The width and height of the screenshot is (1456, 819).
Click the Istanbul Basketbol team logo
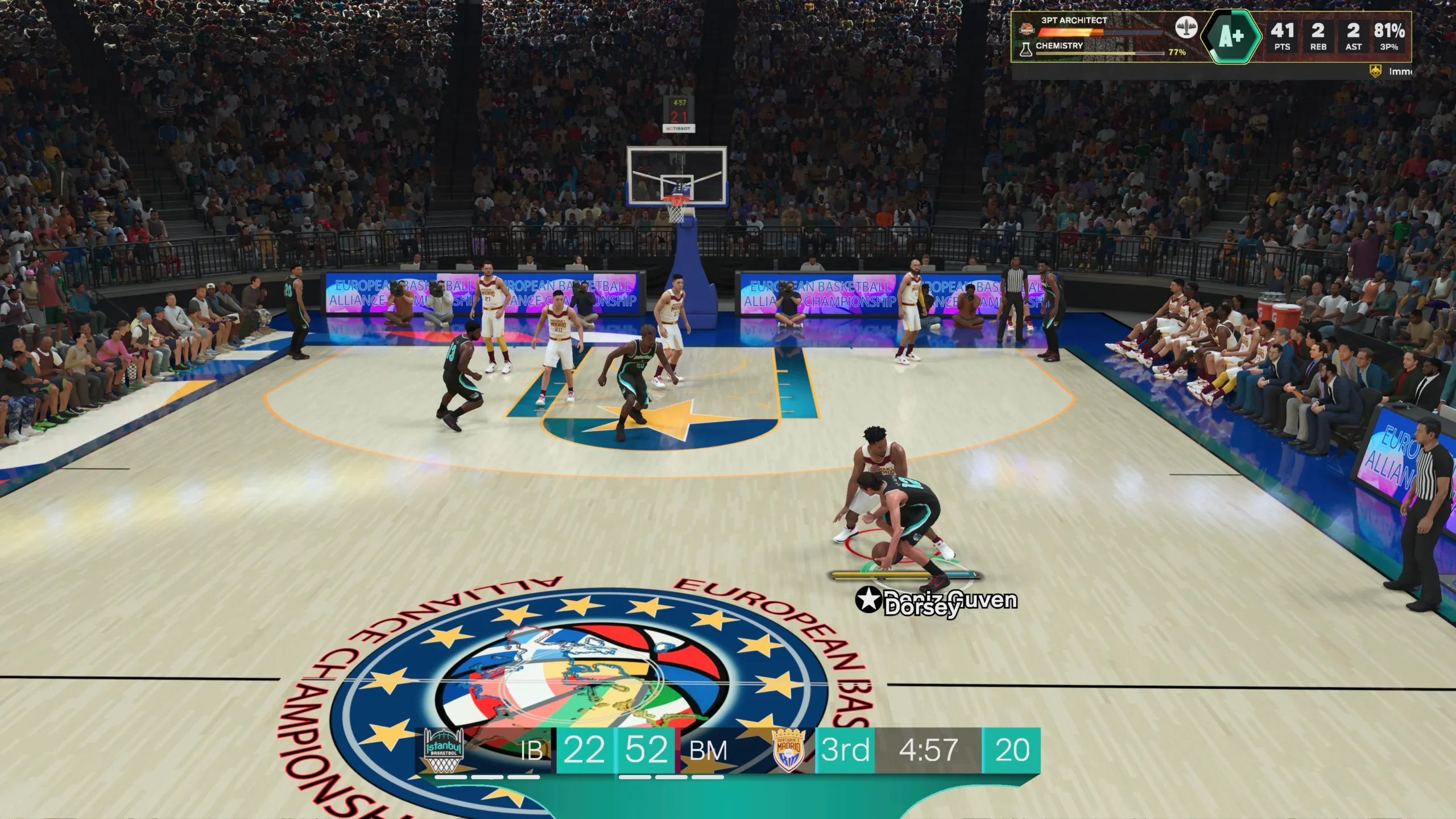click(x=444, y=750)
